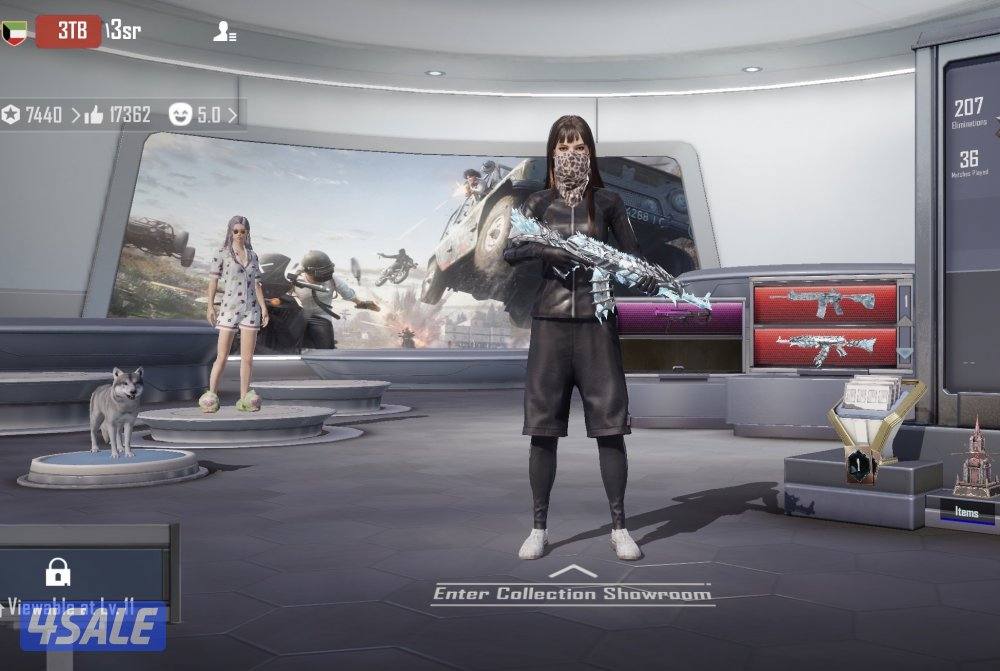Select the M416 rifle skin in top red slot
Screen dimensions: 1000x671
point(825,301)
